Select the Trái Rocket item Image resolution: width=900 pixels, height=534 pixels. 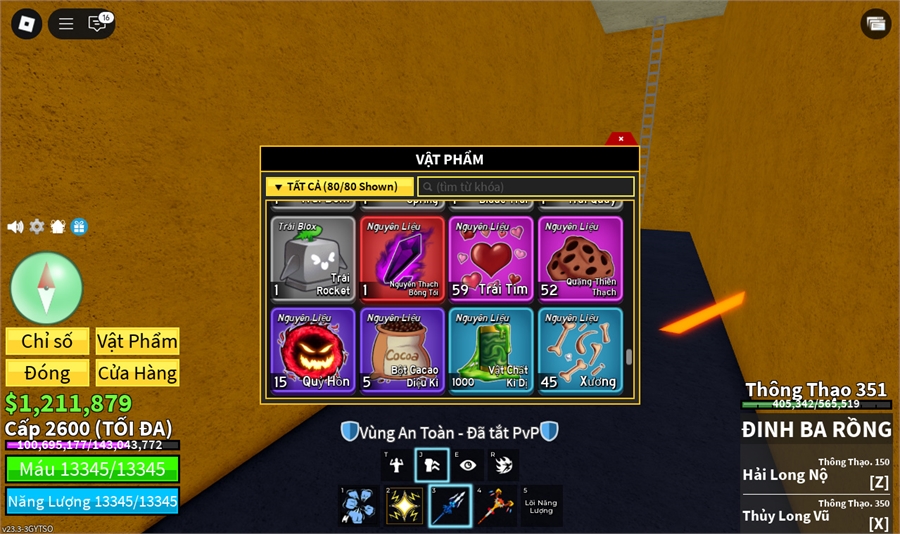pyautogui.click(x=313, y=259)
